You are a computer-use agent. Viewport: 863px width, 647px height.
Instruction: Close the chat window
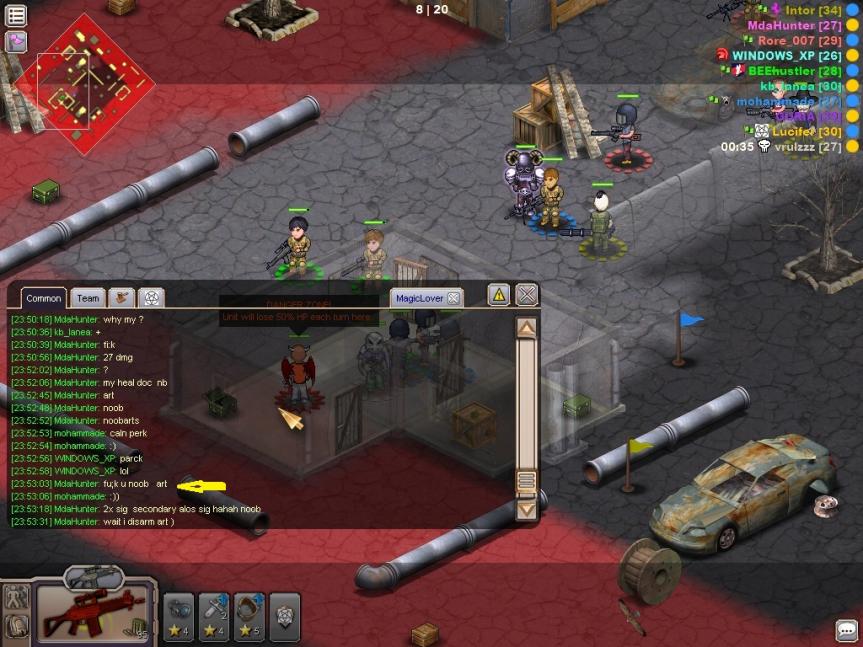(x=527, y=295)
